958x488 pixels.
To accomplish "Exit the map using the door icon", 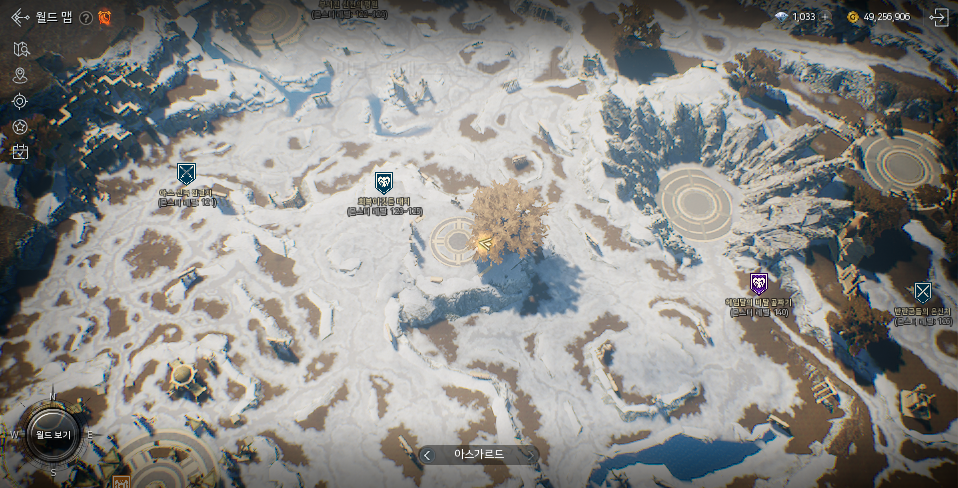I will [x=938, y=17].
